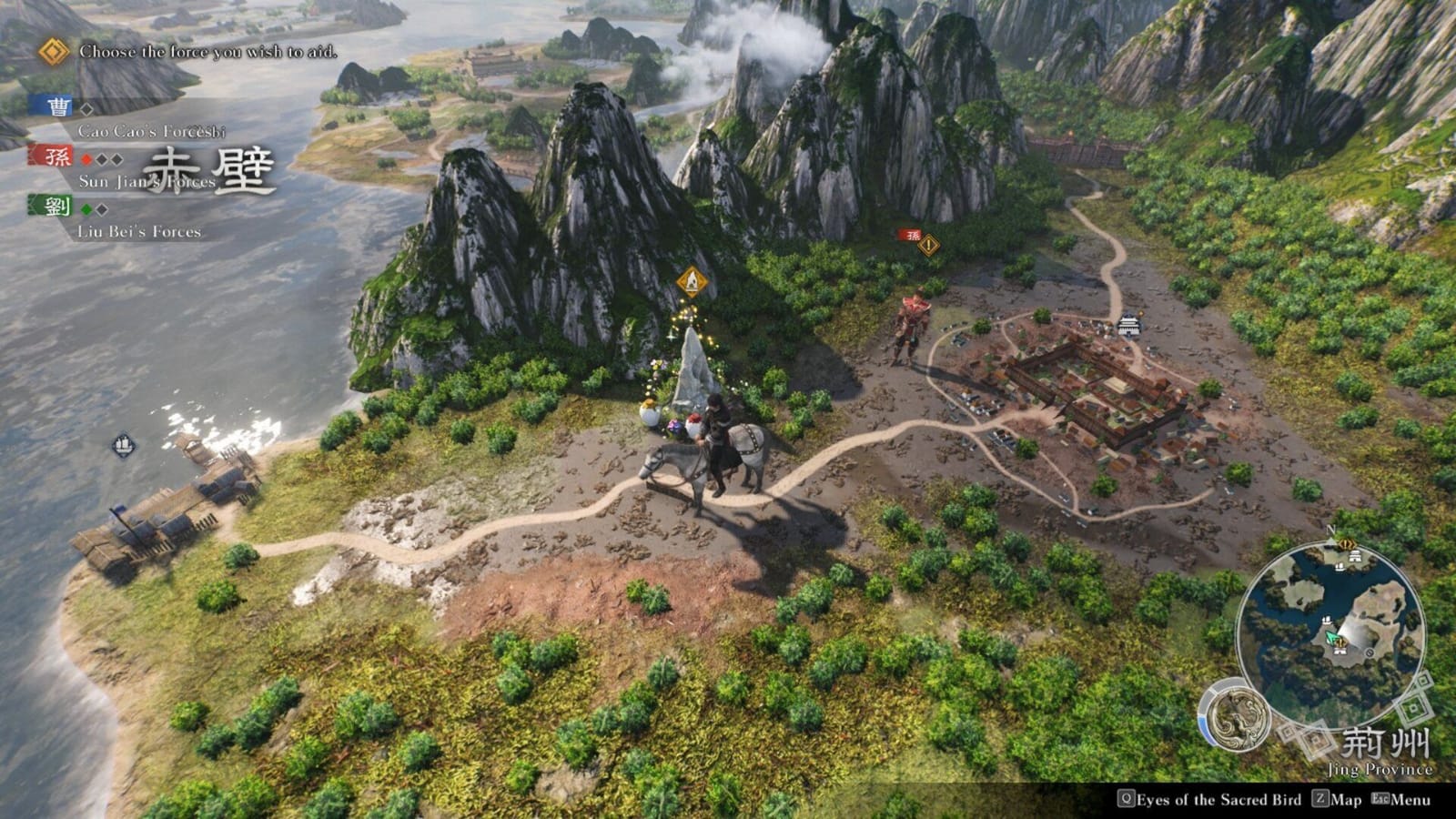Toggle the grey diamond beside Cao Cao's Forces

tap(87, 110)
